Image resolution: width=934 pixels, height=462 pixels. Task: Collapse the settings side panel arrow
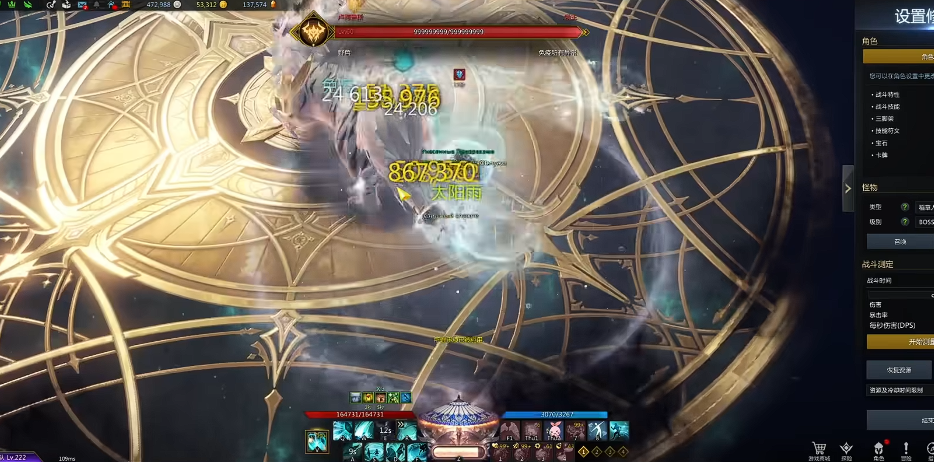point(848,188)
